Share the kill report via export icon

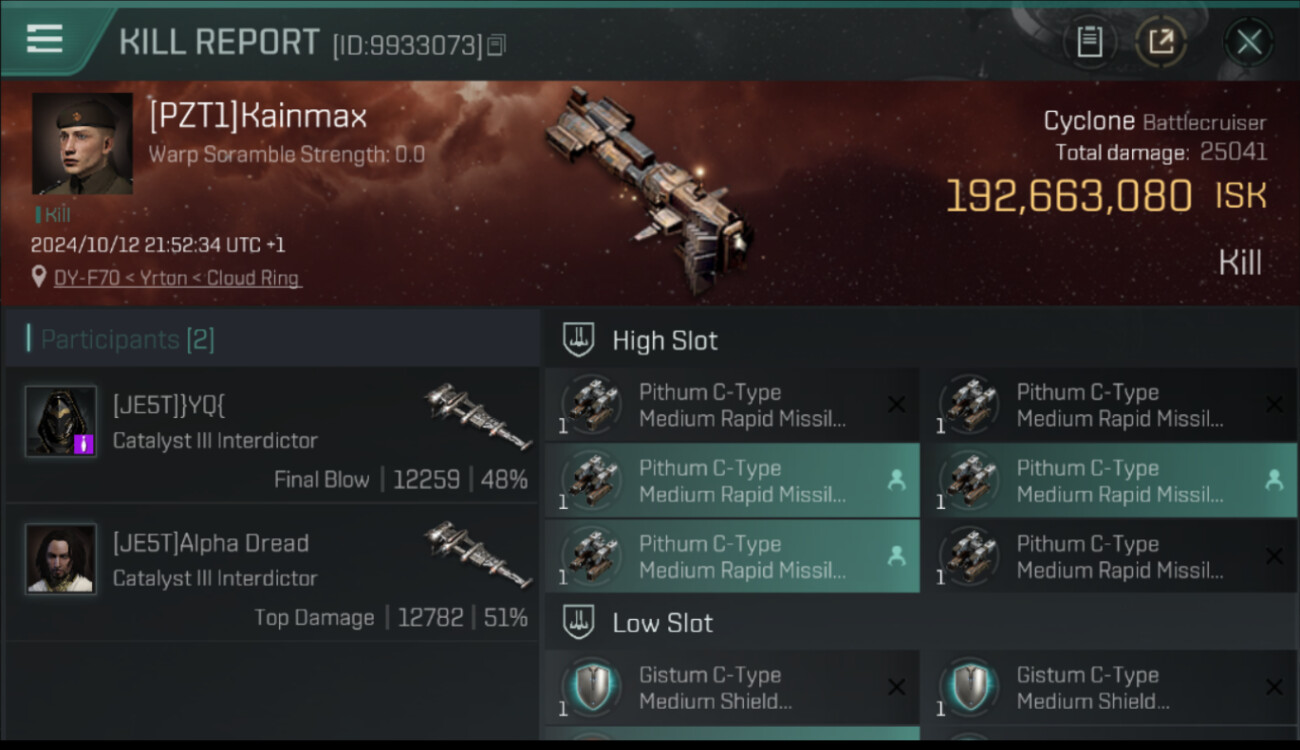(1160, 42)
